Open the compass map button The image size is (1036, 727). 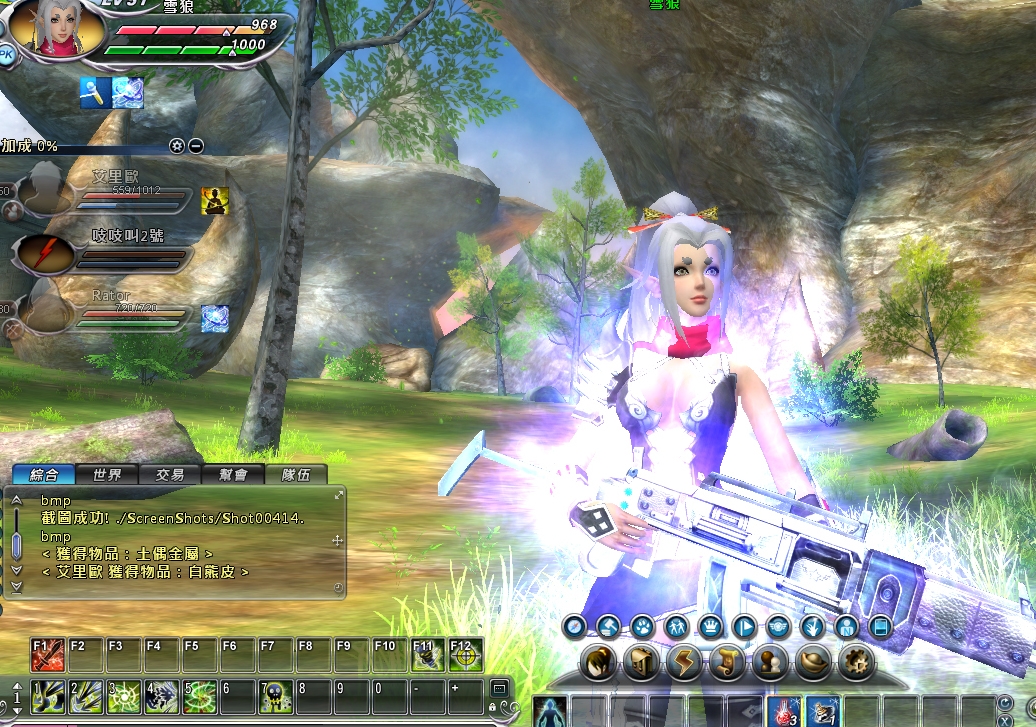[573, 627]
